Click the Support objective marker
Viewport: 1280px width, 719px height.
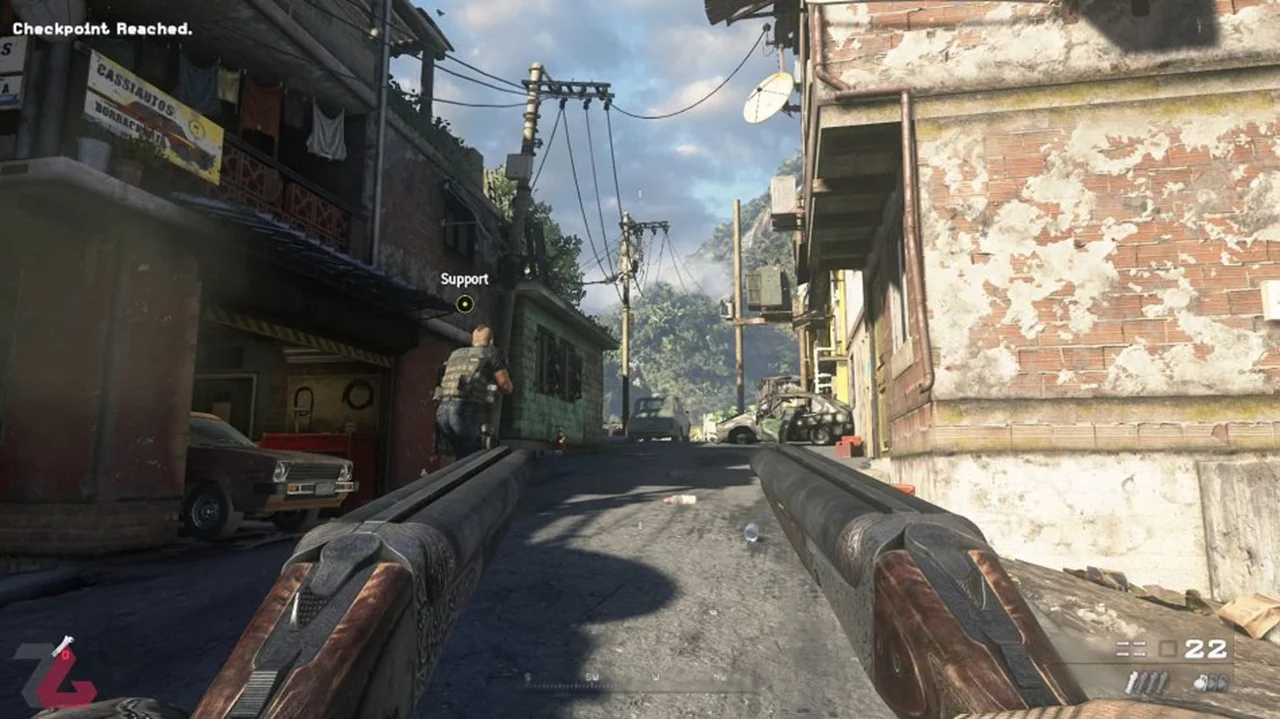464,303
